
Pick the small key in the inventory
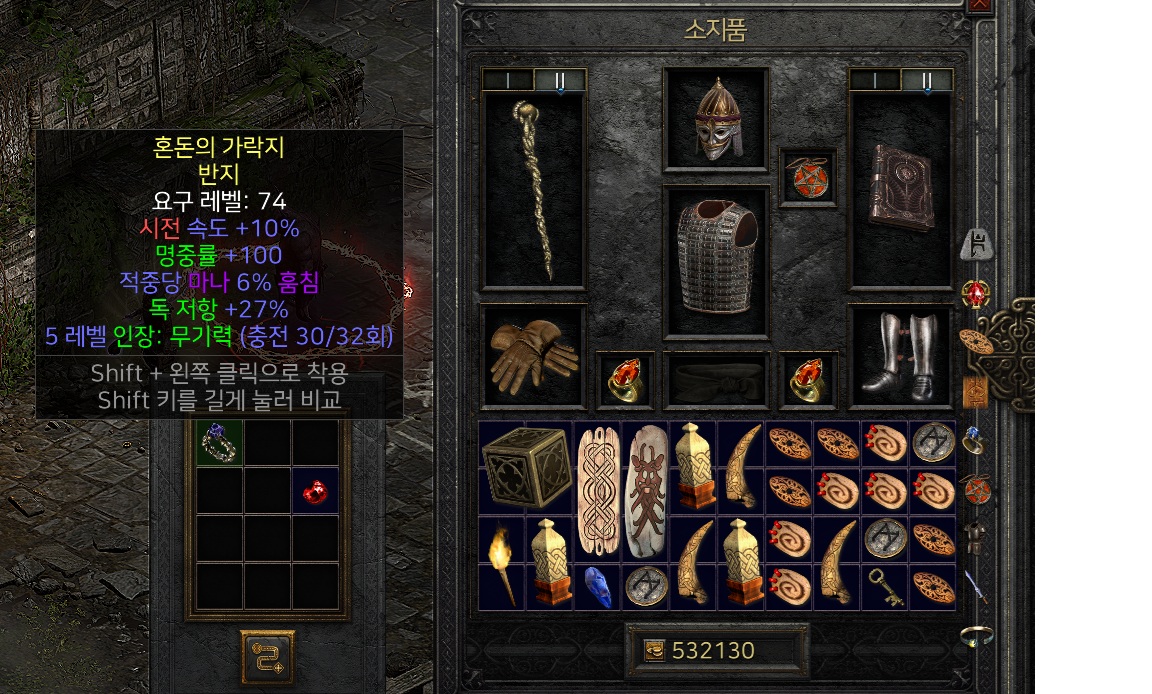pos(886,587)
